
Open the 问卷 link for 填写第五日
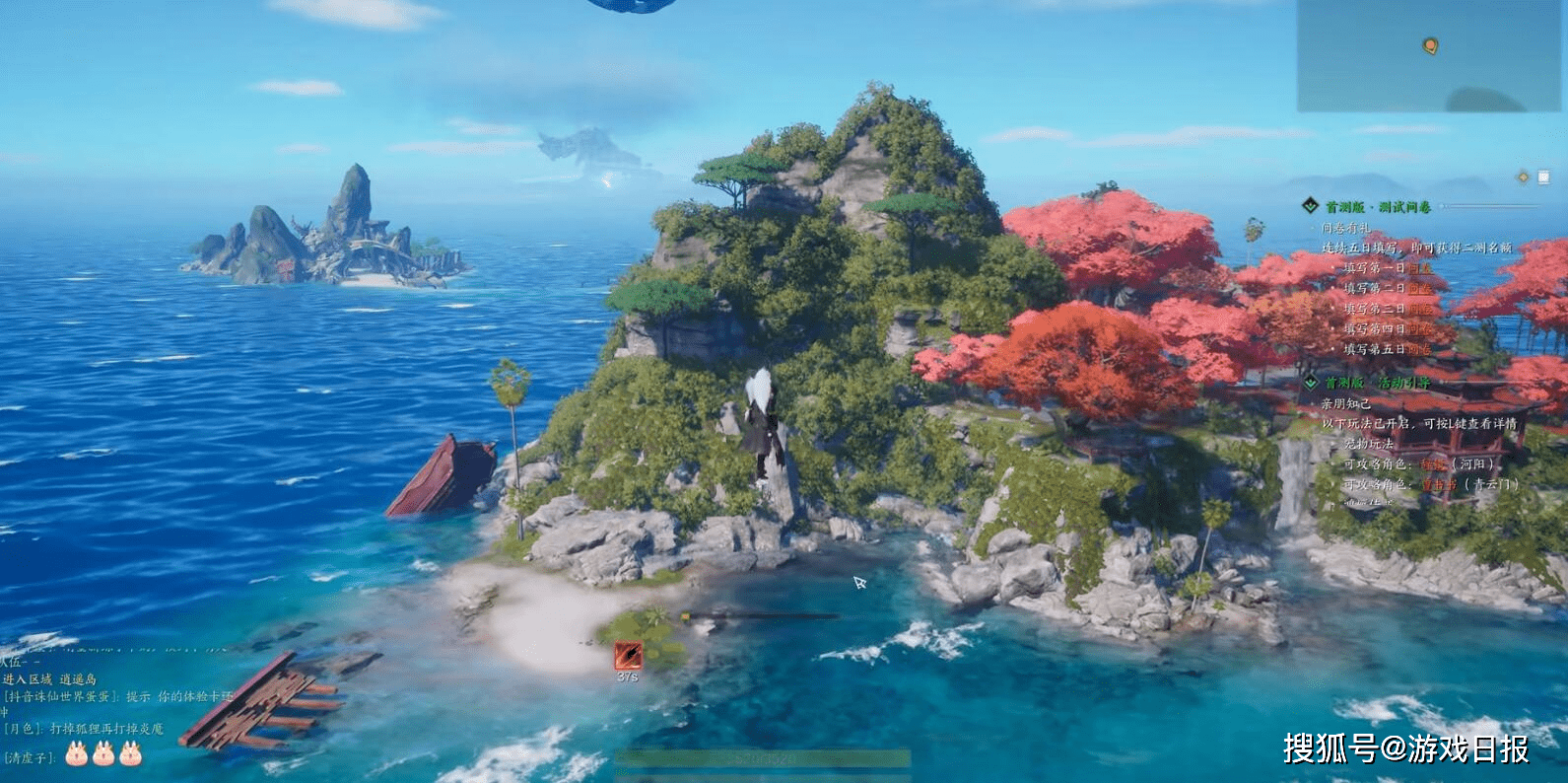pos(1419,349)
